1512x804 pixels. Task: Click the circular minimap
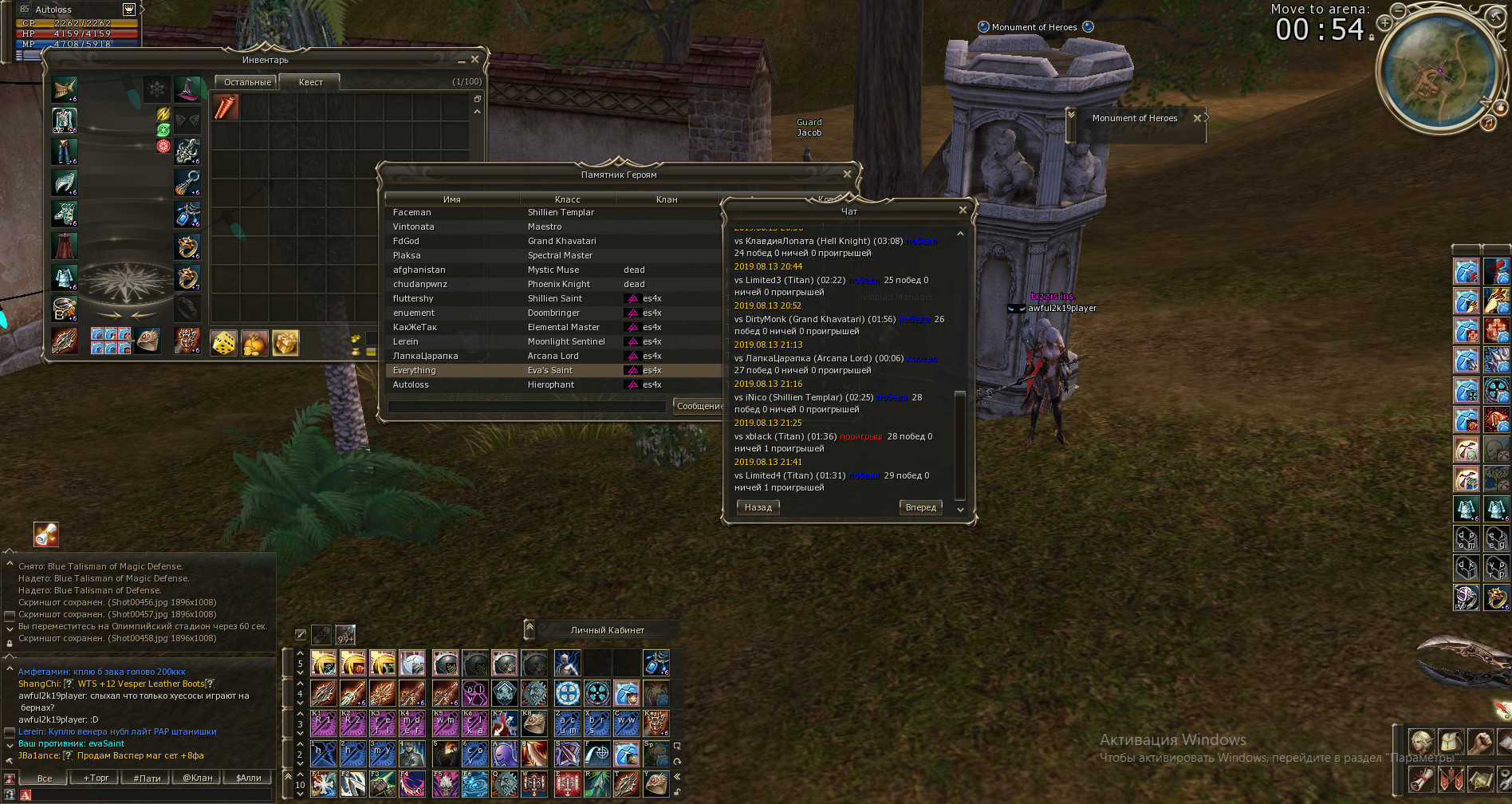pyautogui.click(x=1439, y=69)
